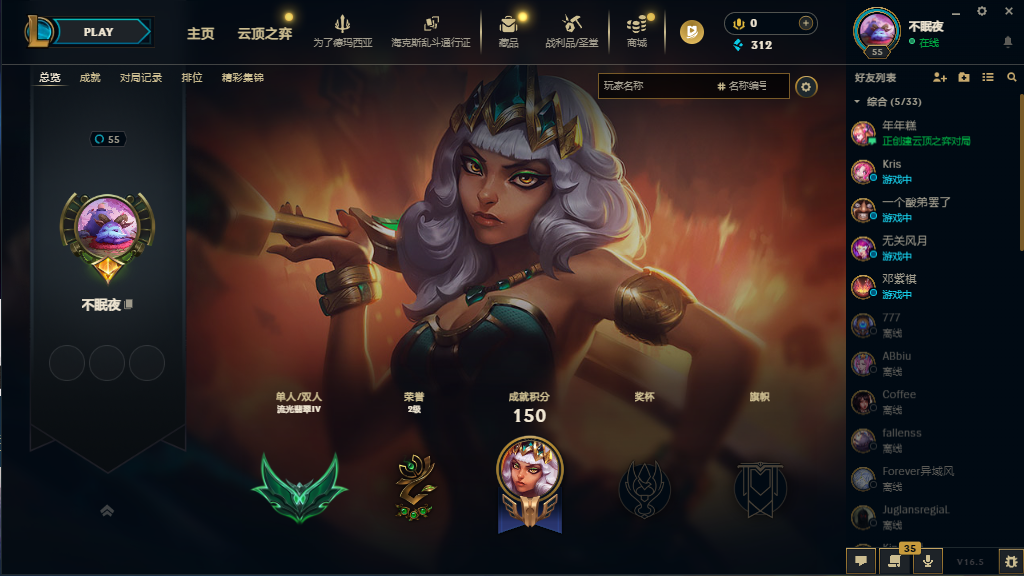The image size is (1024, 576).
Task: Open the 主页 home page
Action: (x=200, y=33)
